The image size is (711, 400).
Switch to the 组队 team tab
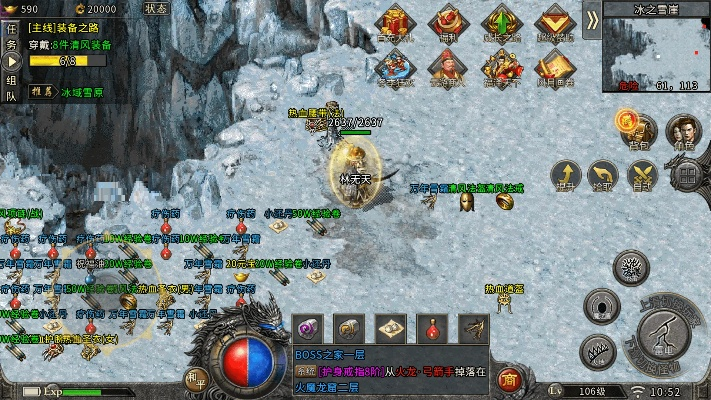[x=11, y=88]
